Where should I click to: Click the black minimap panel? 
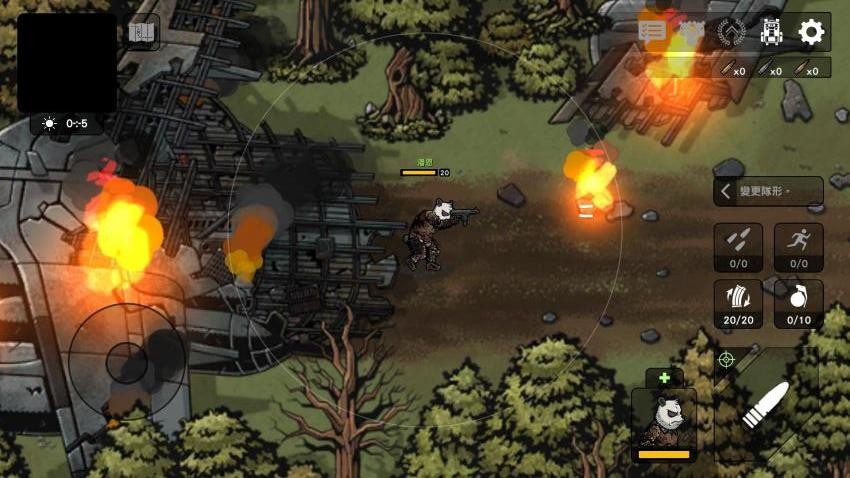(x=67, y=62)
